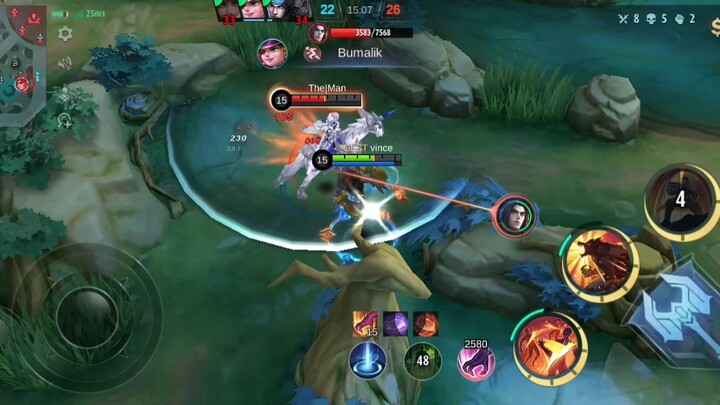Cast the fiery warrior second skill

[598, 263]
